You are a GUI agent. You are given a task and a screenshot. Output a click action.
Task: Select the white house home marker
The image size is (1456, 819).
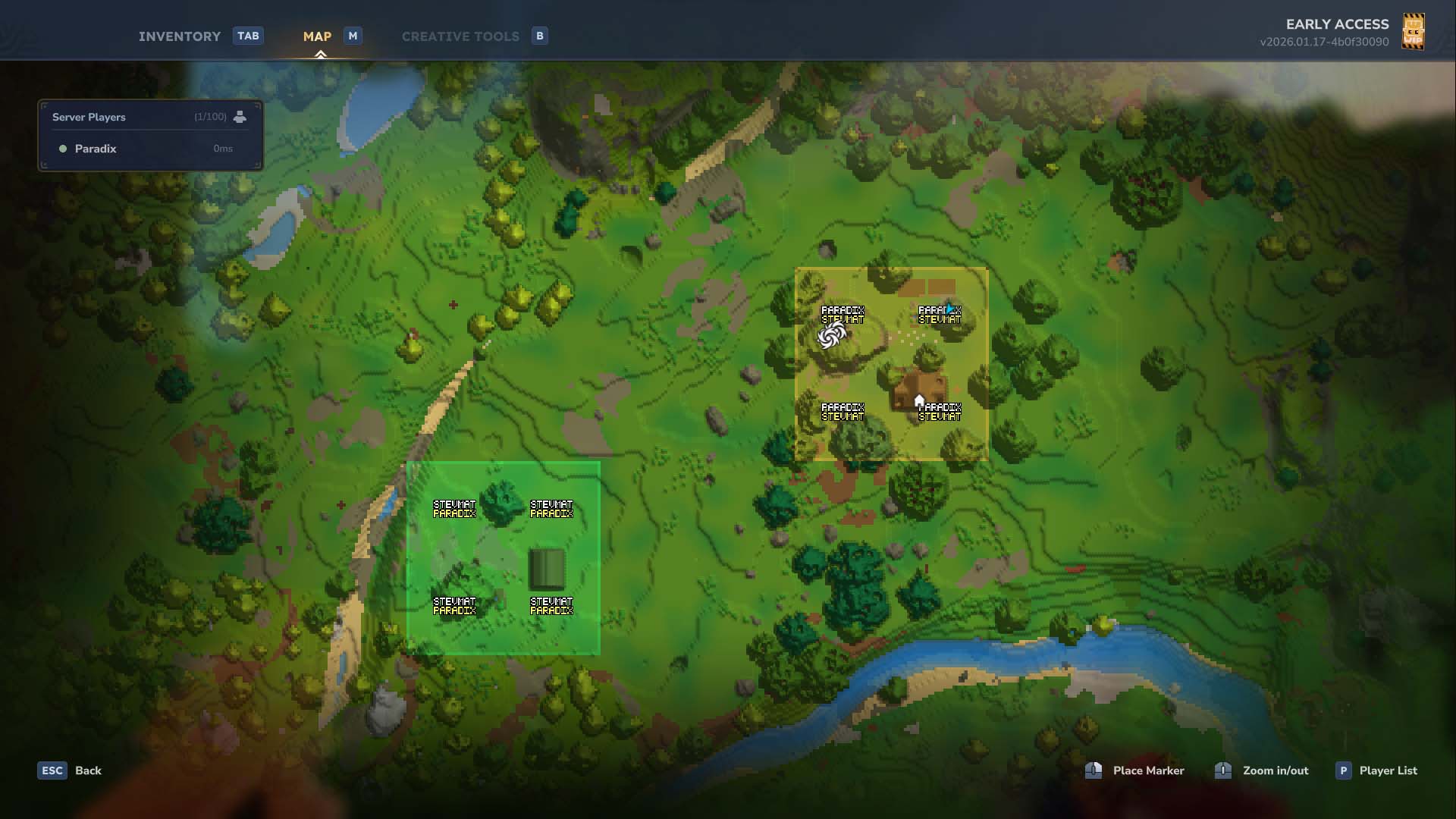tap(919, 400)
